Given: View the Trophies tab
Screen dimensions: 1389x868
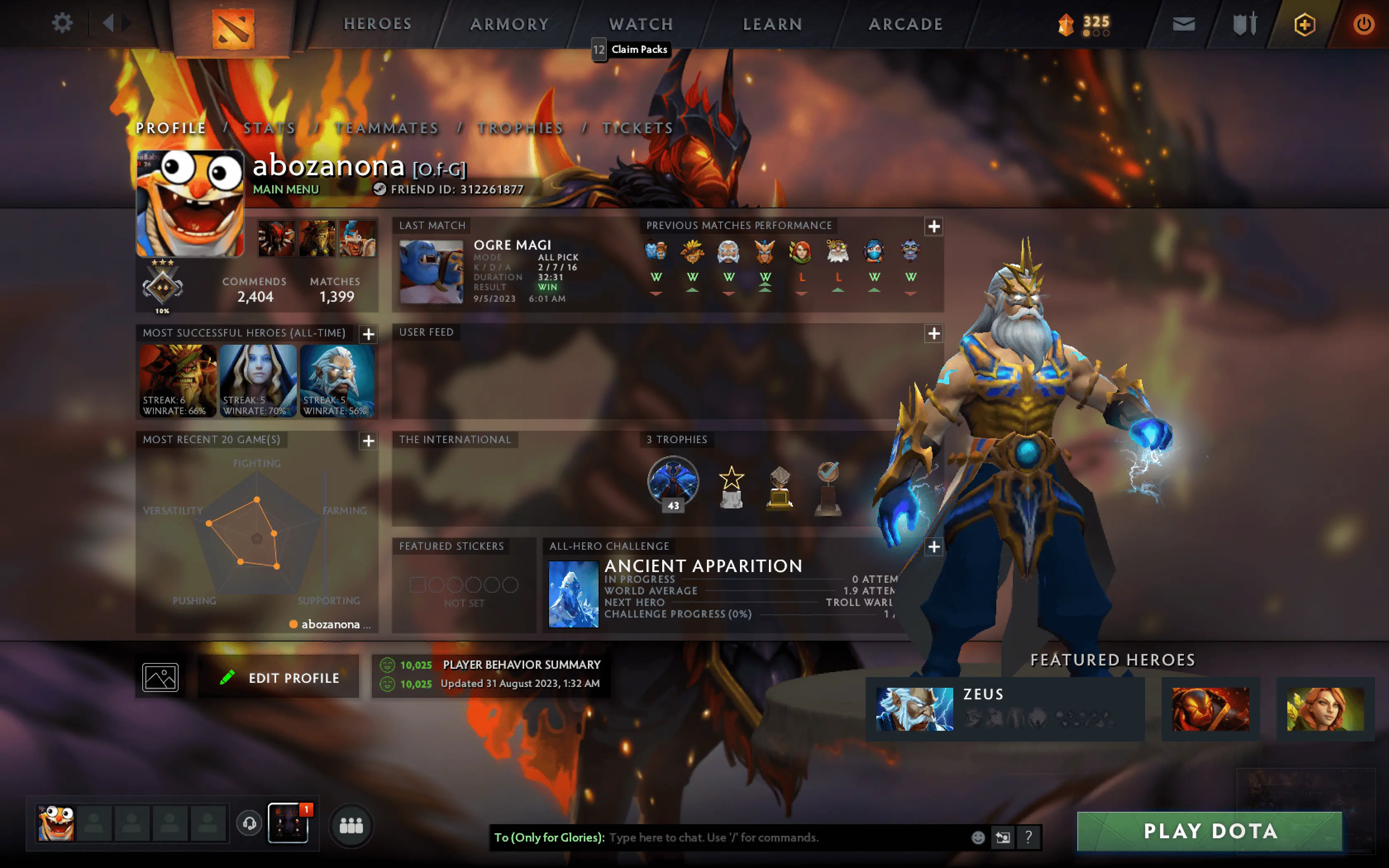Looking at the screenshot, I should [520, 128].
